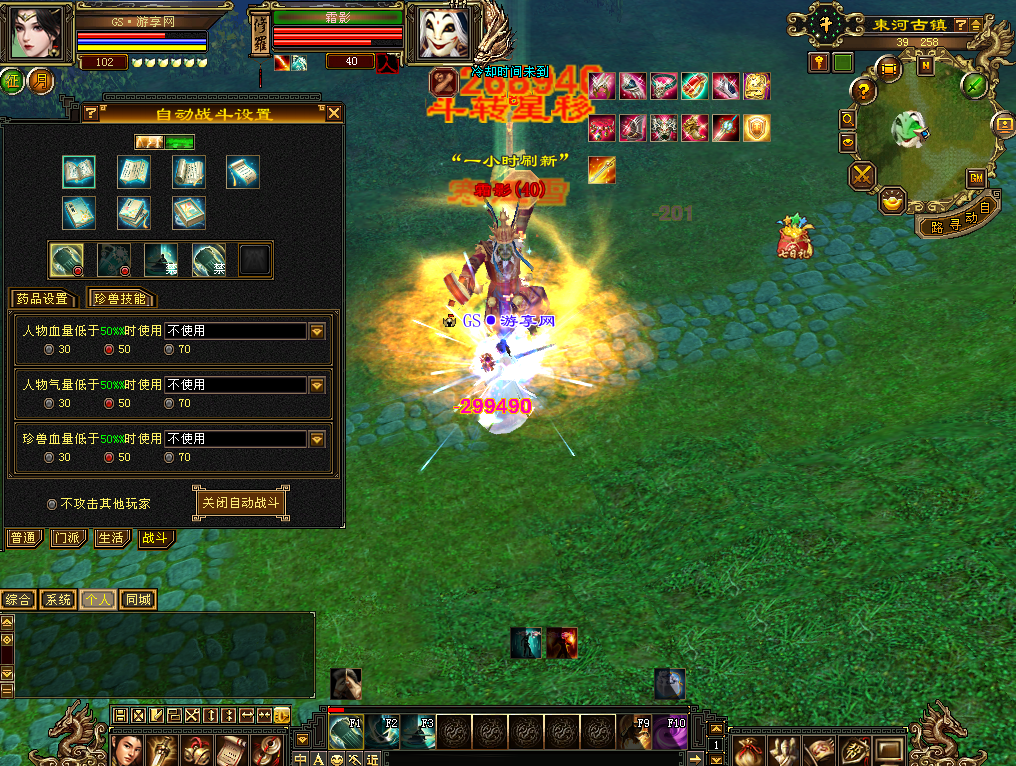Open the GM button on the minimap
Screen dimensions: 1016x766
pos(975,178)
